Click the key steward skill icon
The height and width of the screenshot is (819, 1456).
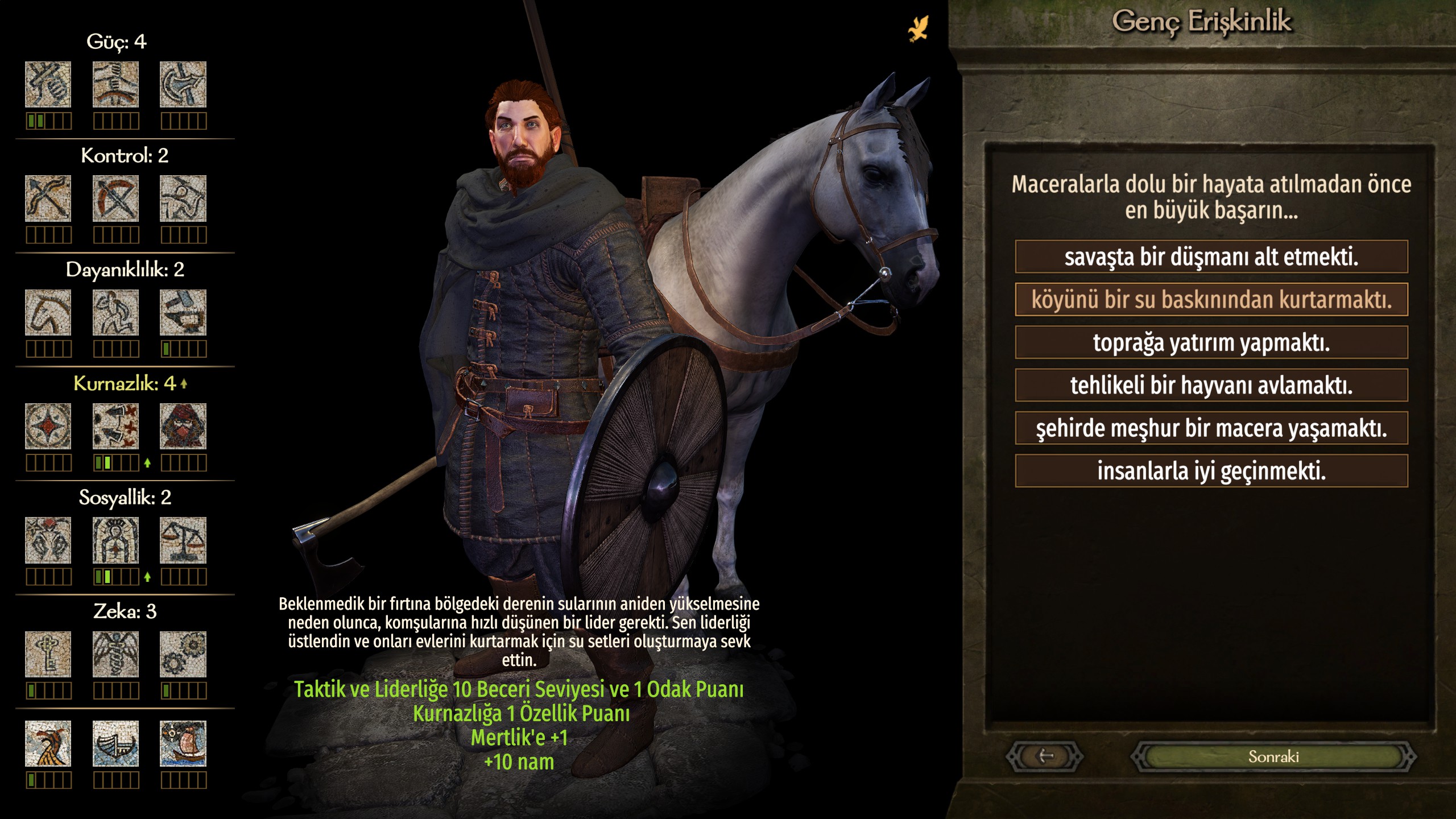pos(48,654)
